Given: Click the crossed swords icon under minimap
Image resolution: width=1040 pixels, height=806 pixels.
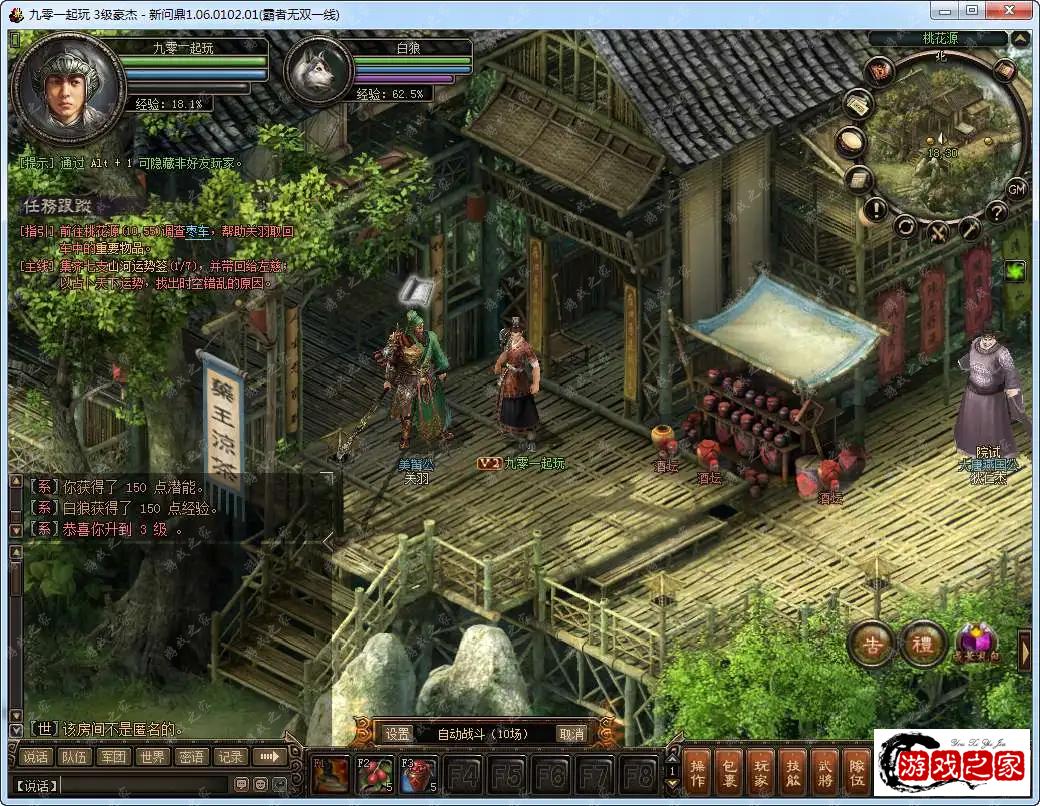Looking at the screenshot, I should pyautogui.click(x=938, y=232).
